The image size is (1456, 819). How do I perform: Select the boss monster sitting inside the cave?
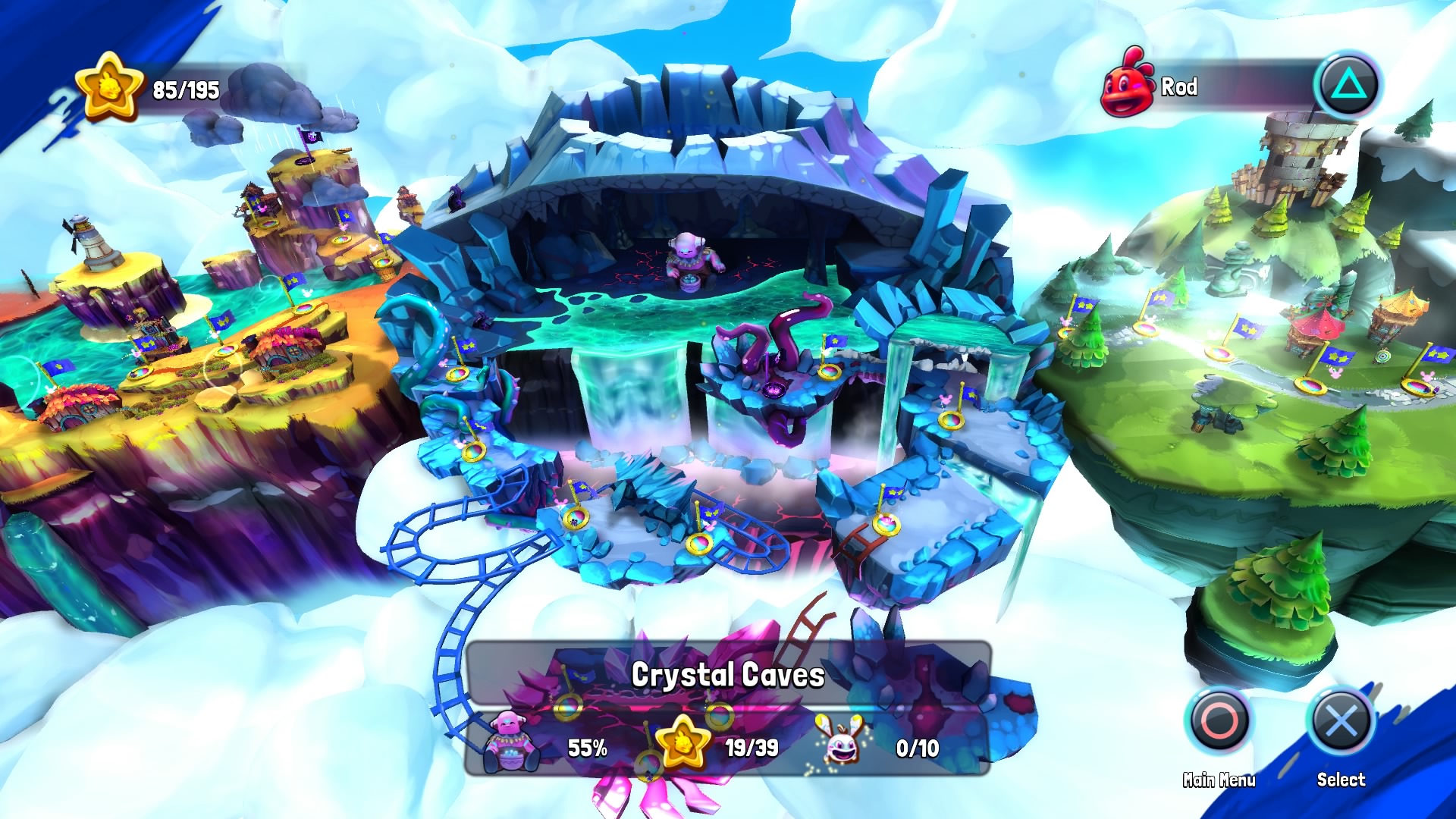(x=696, y=262)
